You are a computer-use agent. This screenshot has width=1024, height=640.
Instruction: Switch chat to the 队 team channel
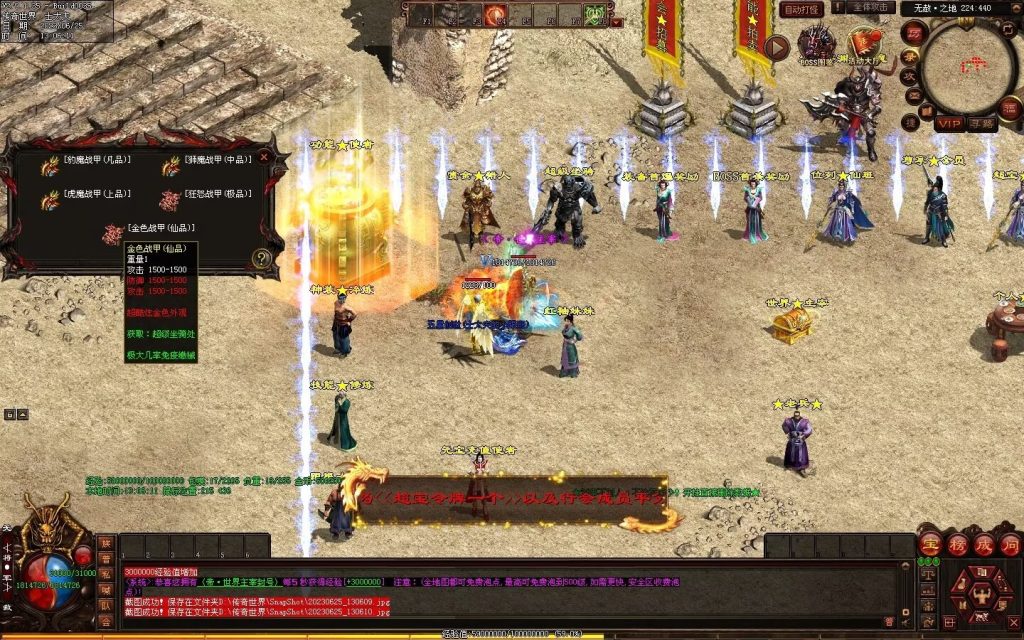pos(105,605)
